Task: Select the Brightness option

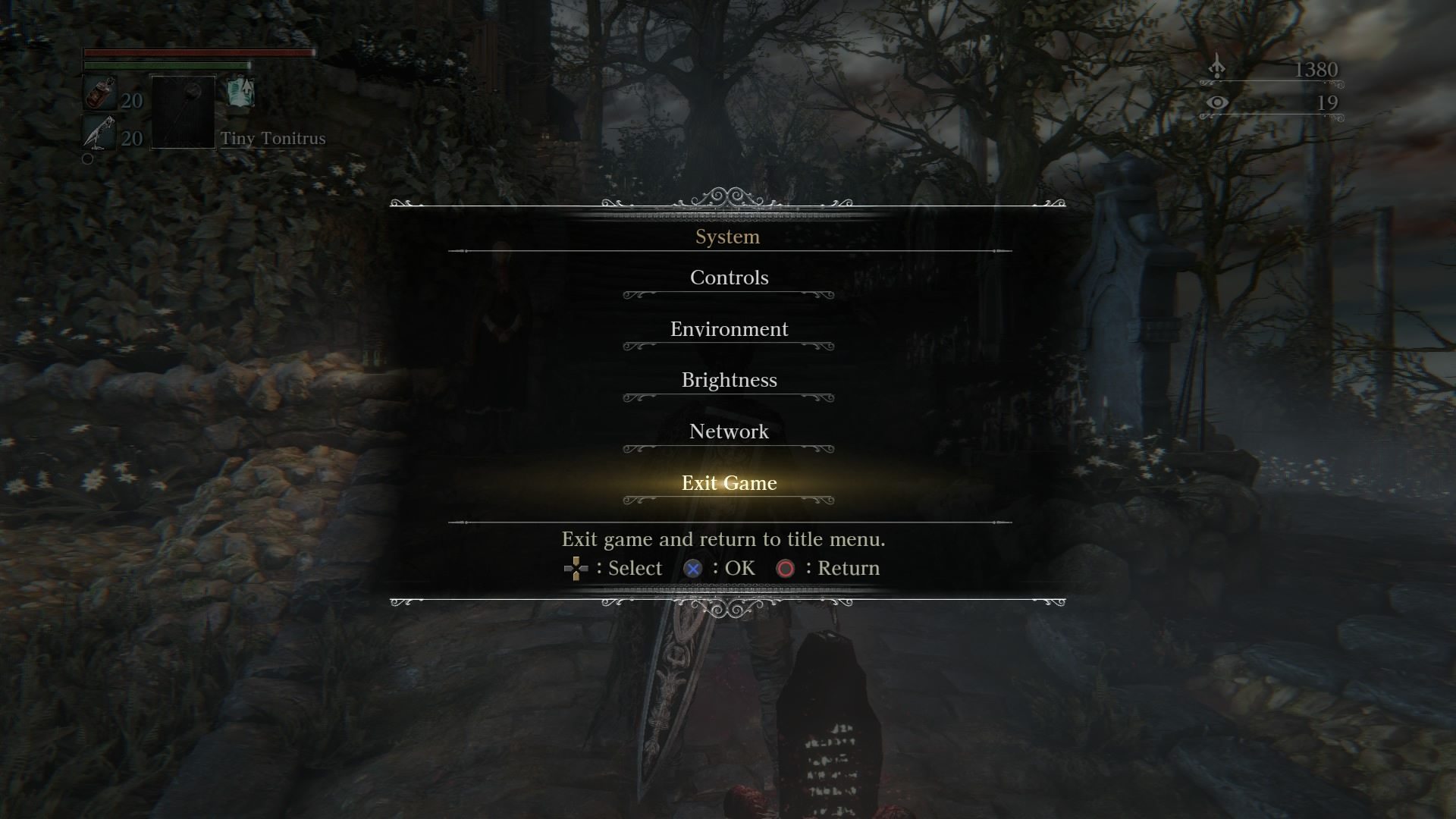Action: (728, 381)
